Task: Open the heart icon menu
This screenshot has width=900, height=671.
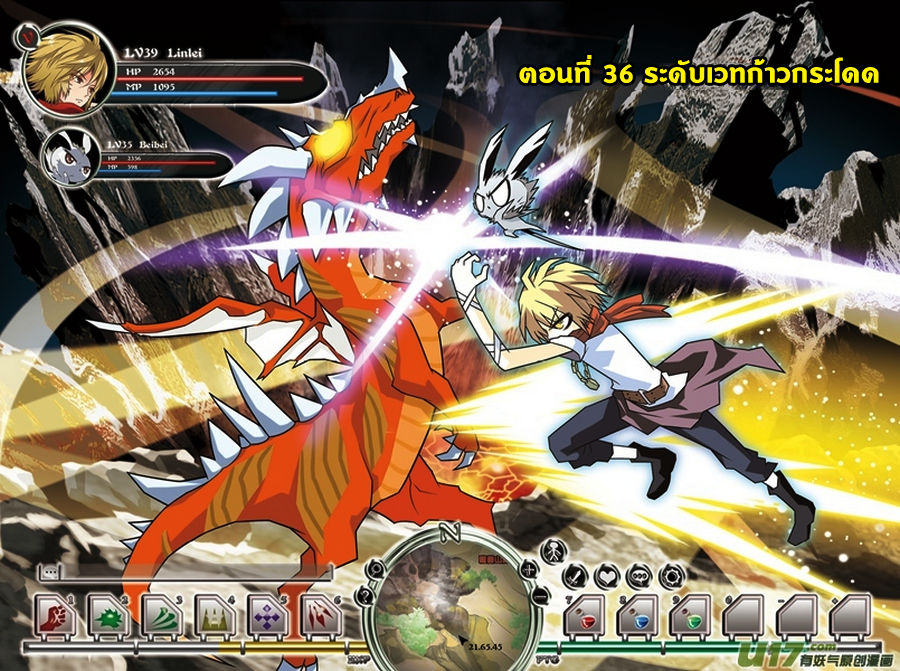Action: [607, 576]
